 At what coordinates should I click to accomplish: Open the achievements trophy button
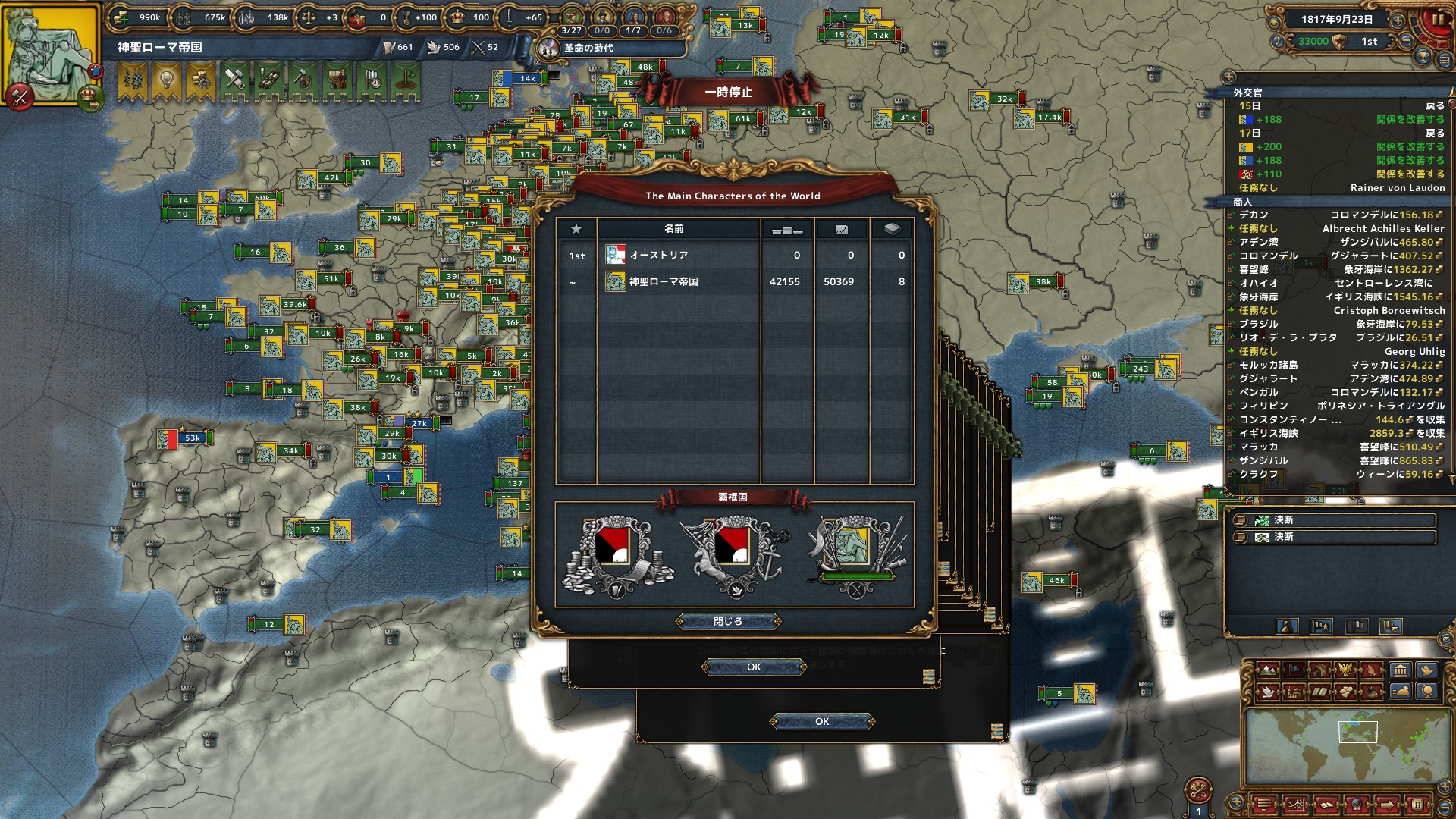1423,58
